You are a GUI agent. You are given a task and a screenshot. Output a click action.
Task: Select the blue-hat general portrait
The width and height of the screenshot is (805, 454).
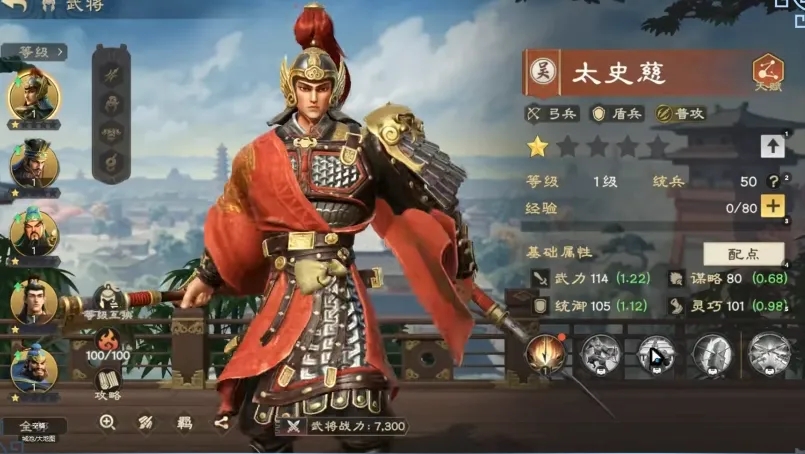(34, 368)
